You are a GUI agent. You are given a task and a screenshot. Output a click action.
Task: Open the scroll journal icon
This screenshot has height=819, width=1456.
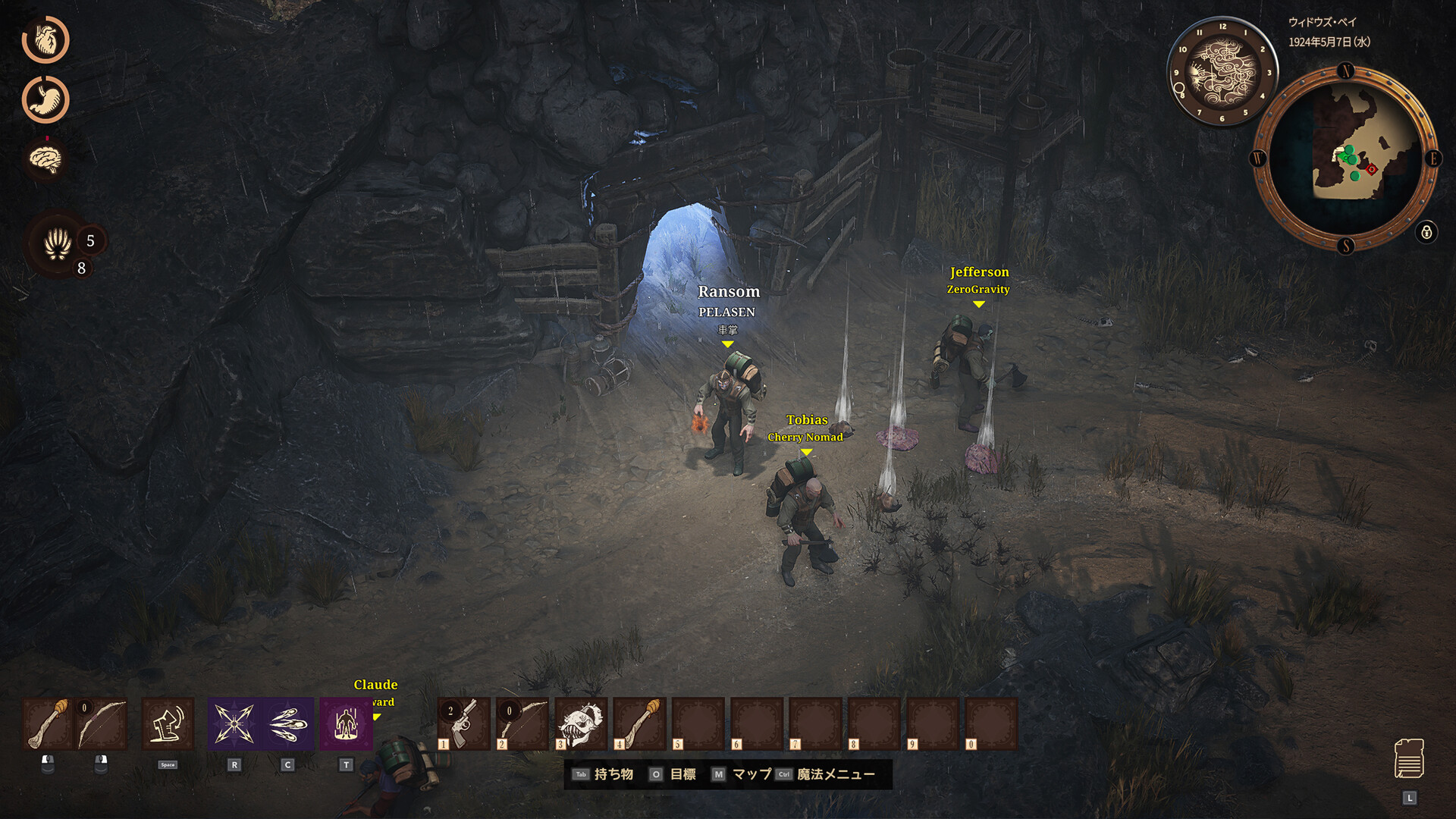click(x=1409, y=759)
